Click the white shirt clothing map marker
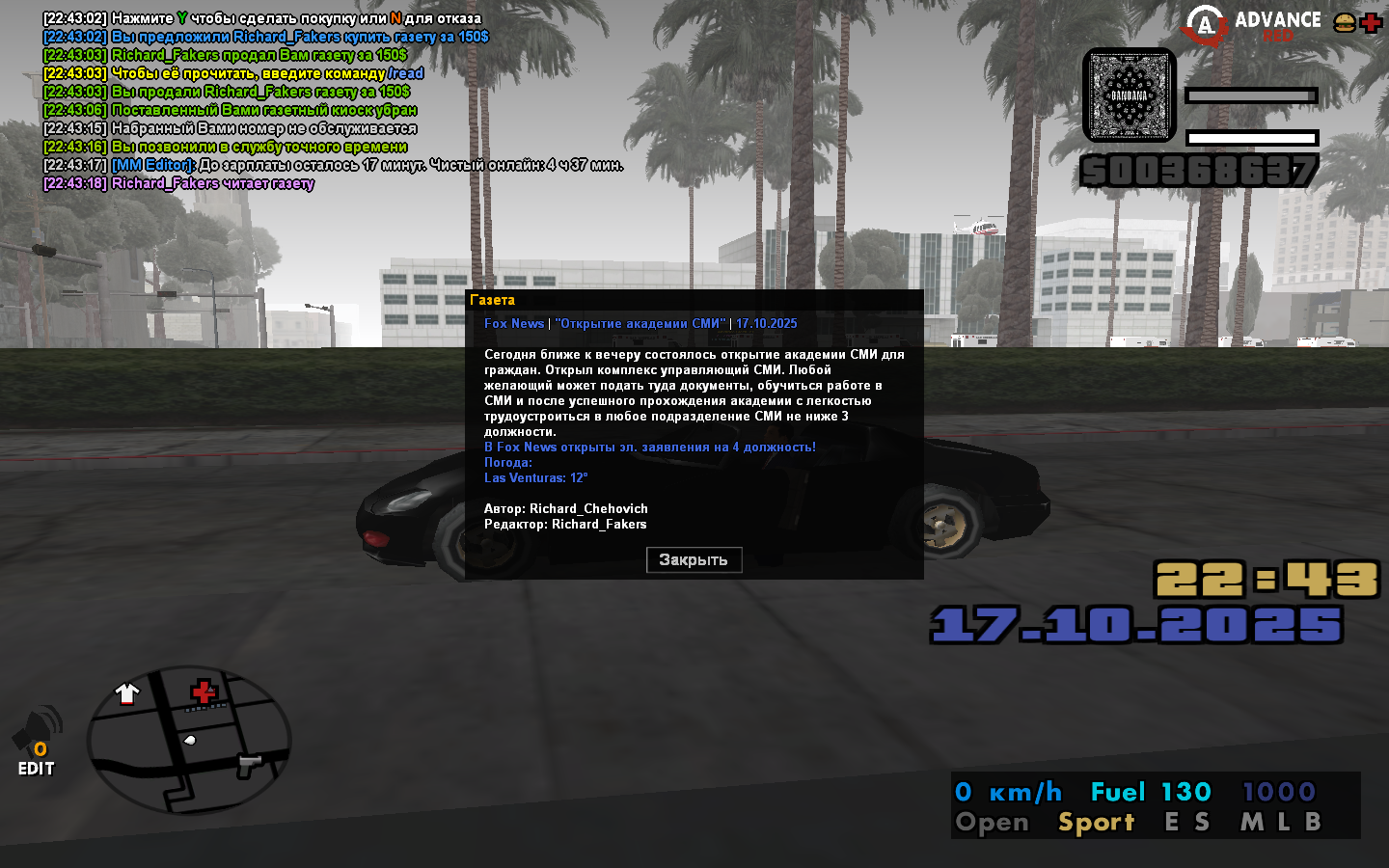 point(127,692)
